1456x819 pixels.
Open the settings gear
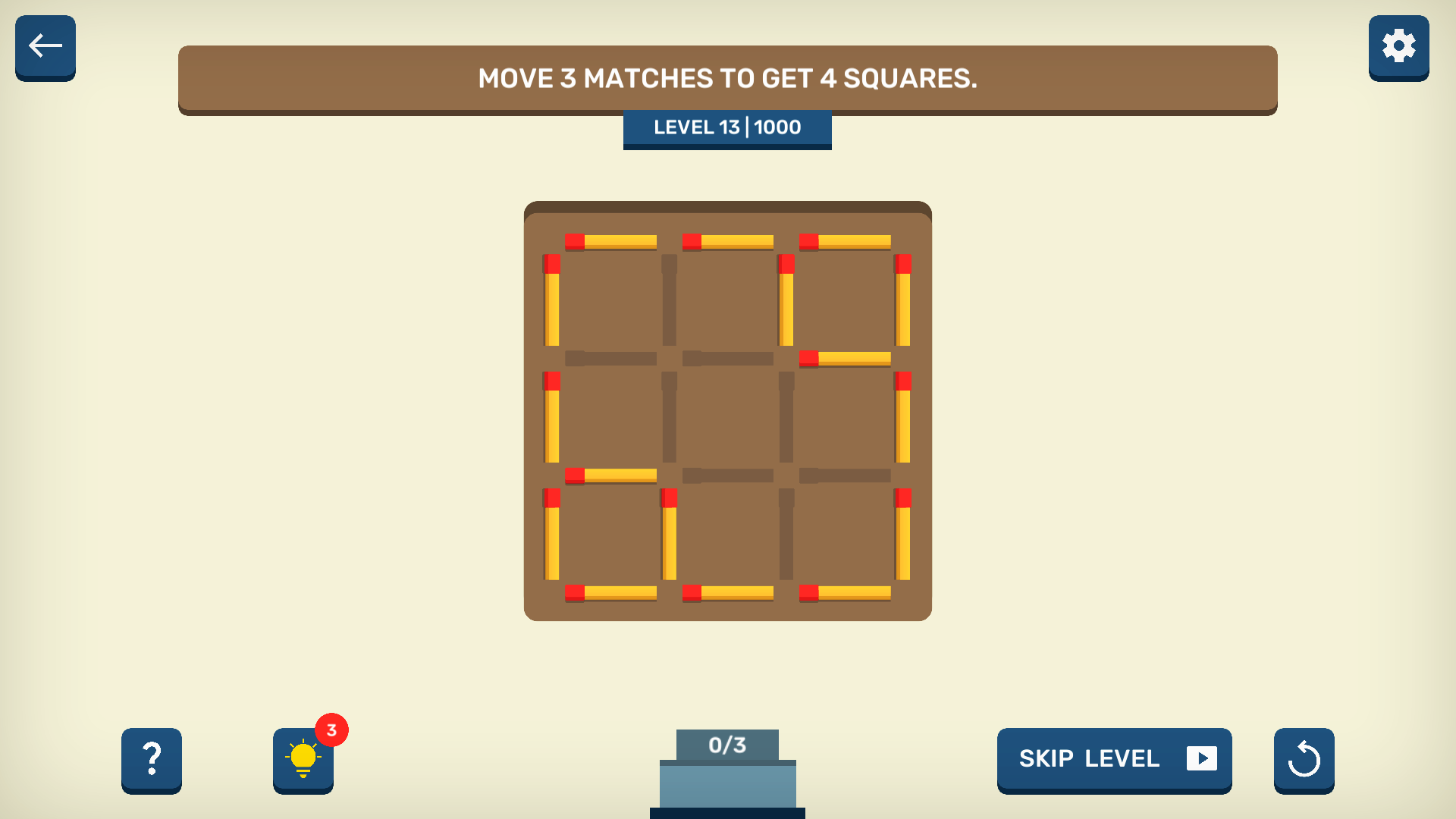(x=1398, y=47)
